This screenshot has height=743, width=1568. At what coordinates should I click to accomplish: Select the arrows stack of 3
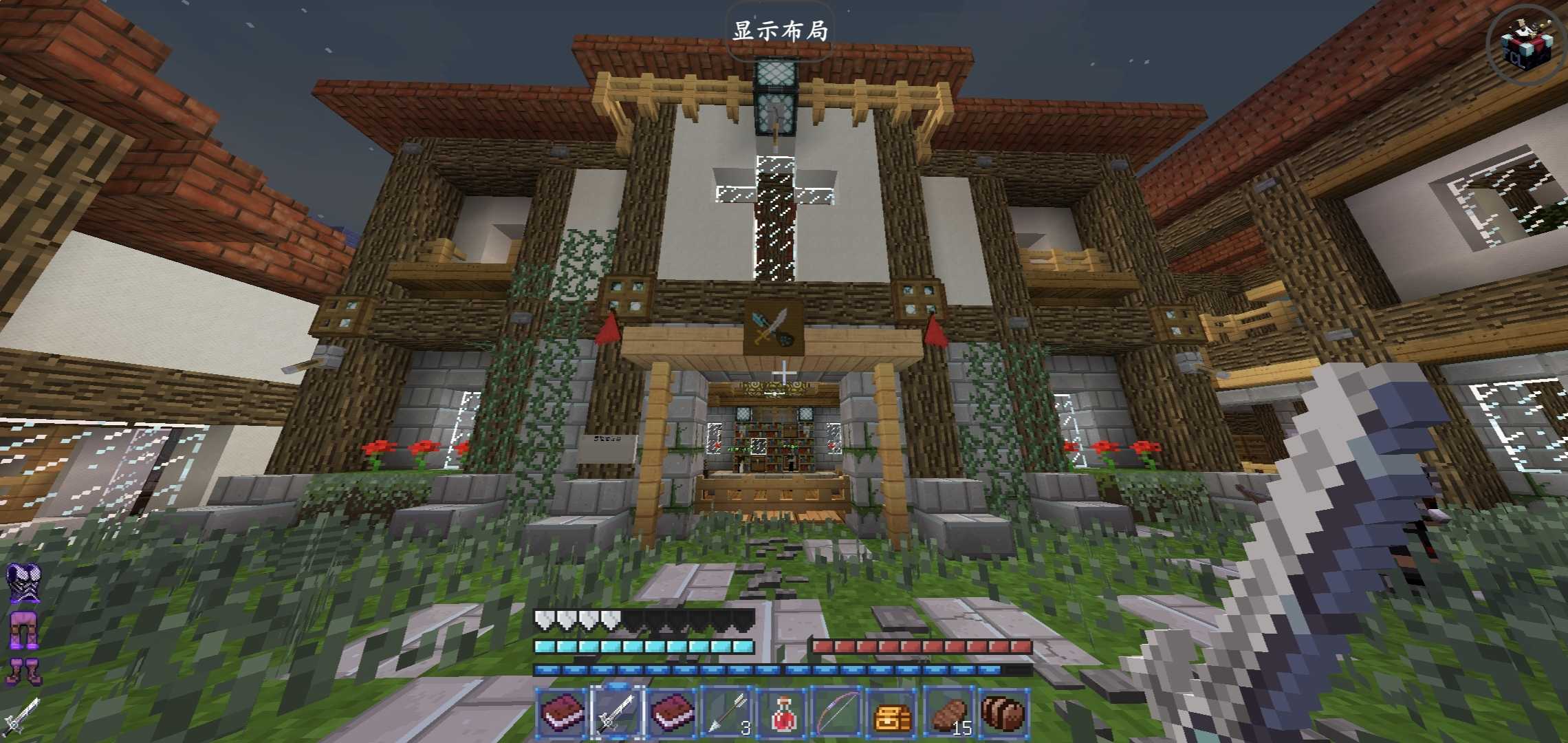point(728,711)
